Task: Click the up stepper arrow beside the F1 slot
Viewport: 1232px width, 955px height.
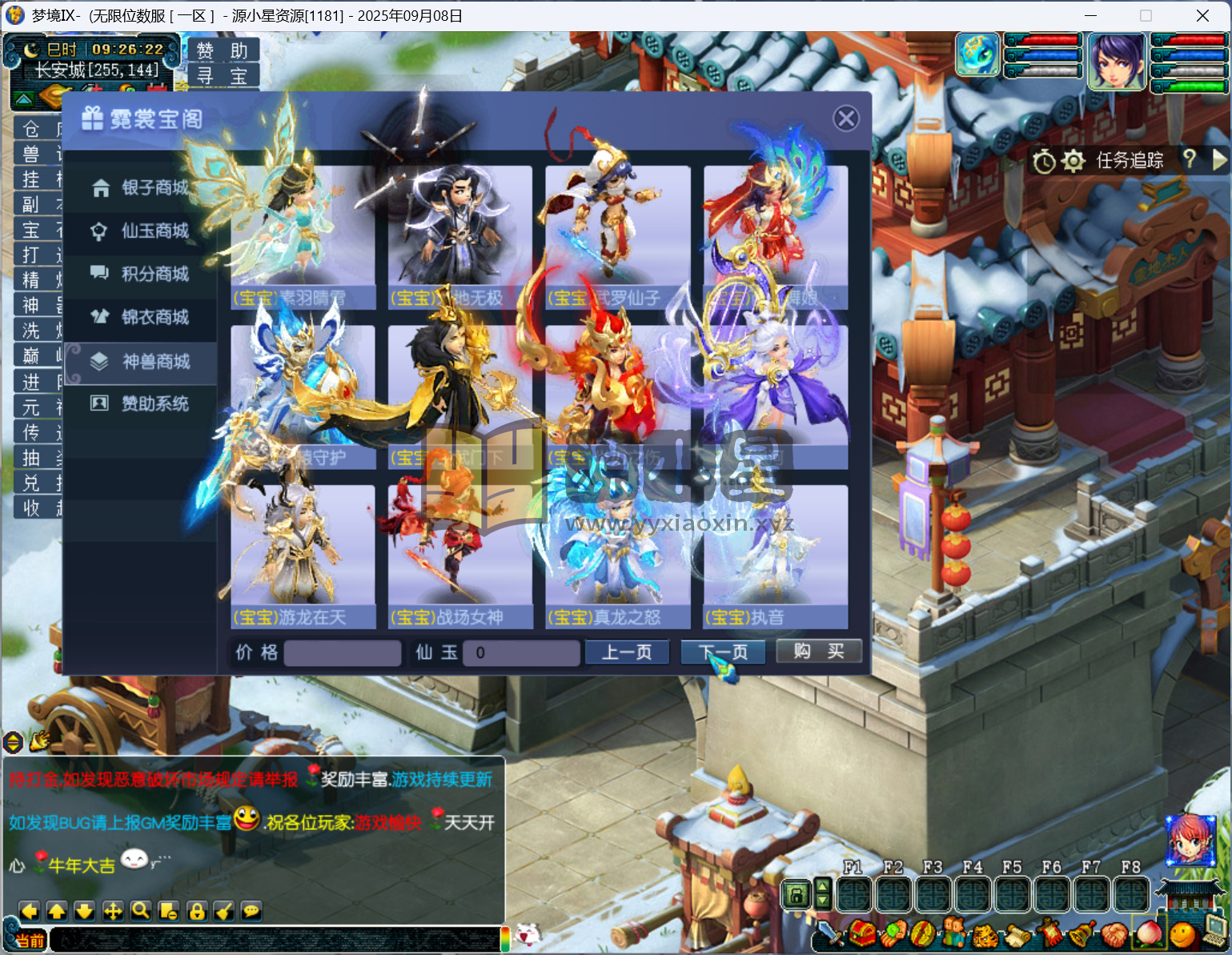Action: [x=823, y=886]
